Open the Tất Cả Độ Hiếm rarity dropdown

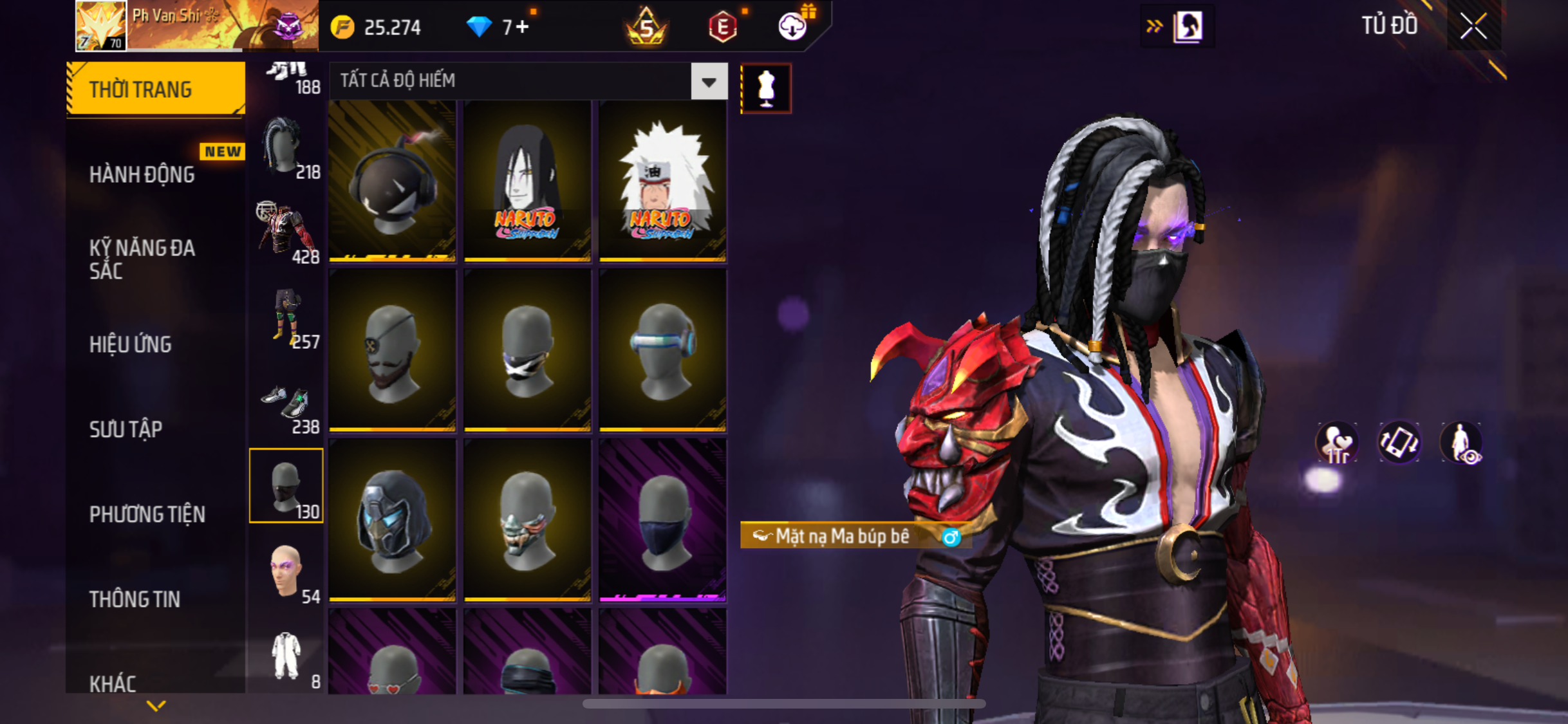click(709, 82)
